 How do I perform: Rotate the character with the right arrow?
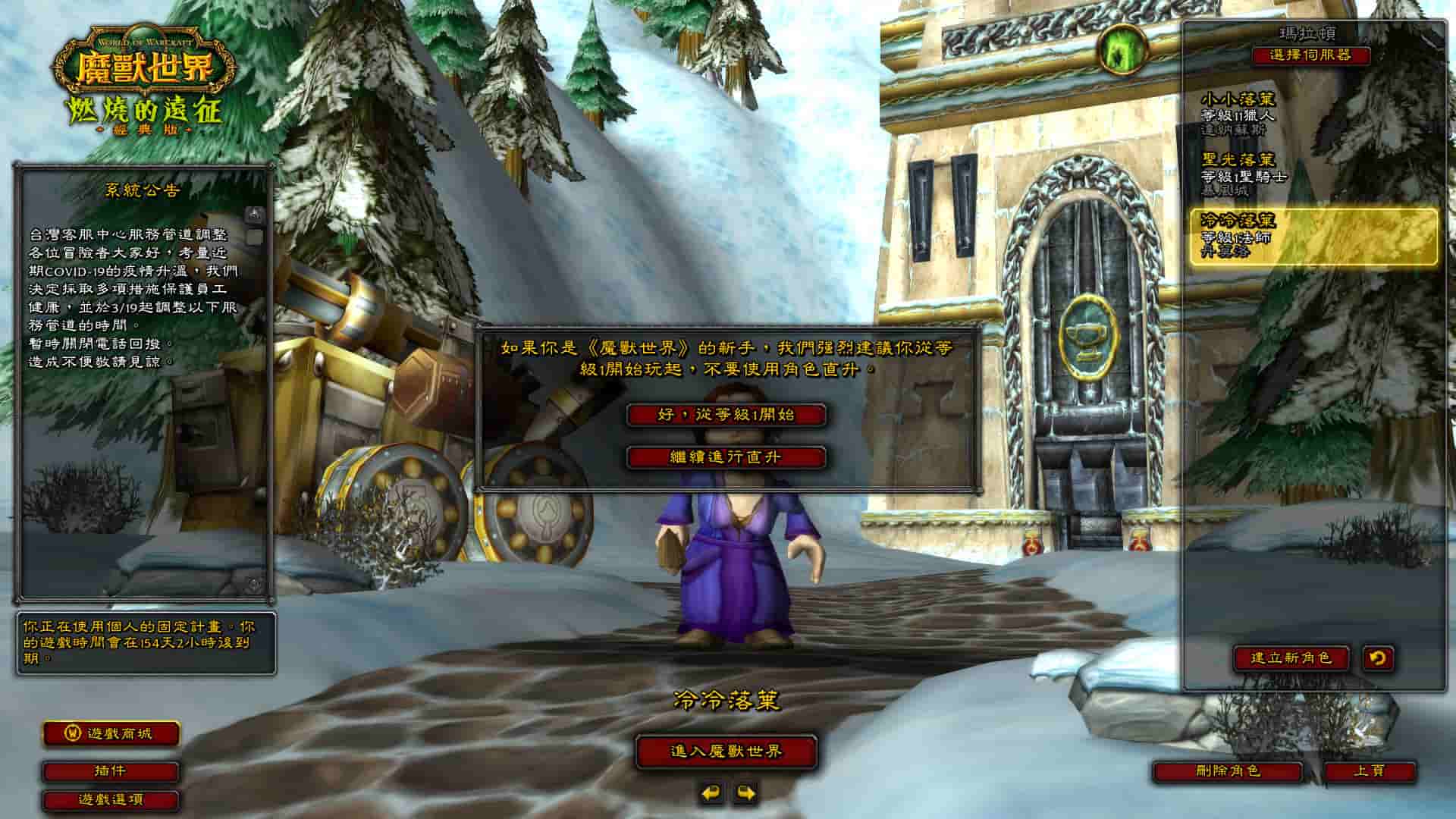pos(746,793)
